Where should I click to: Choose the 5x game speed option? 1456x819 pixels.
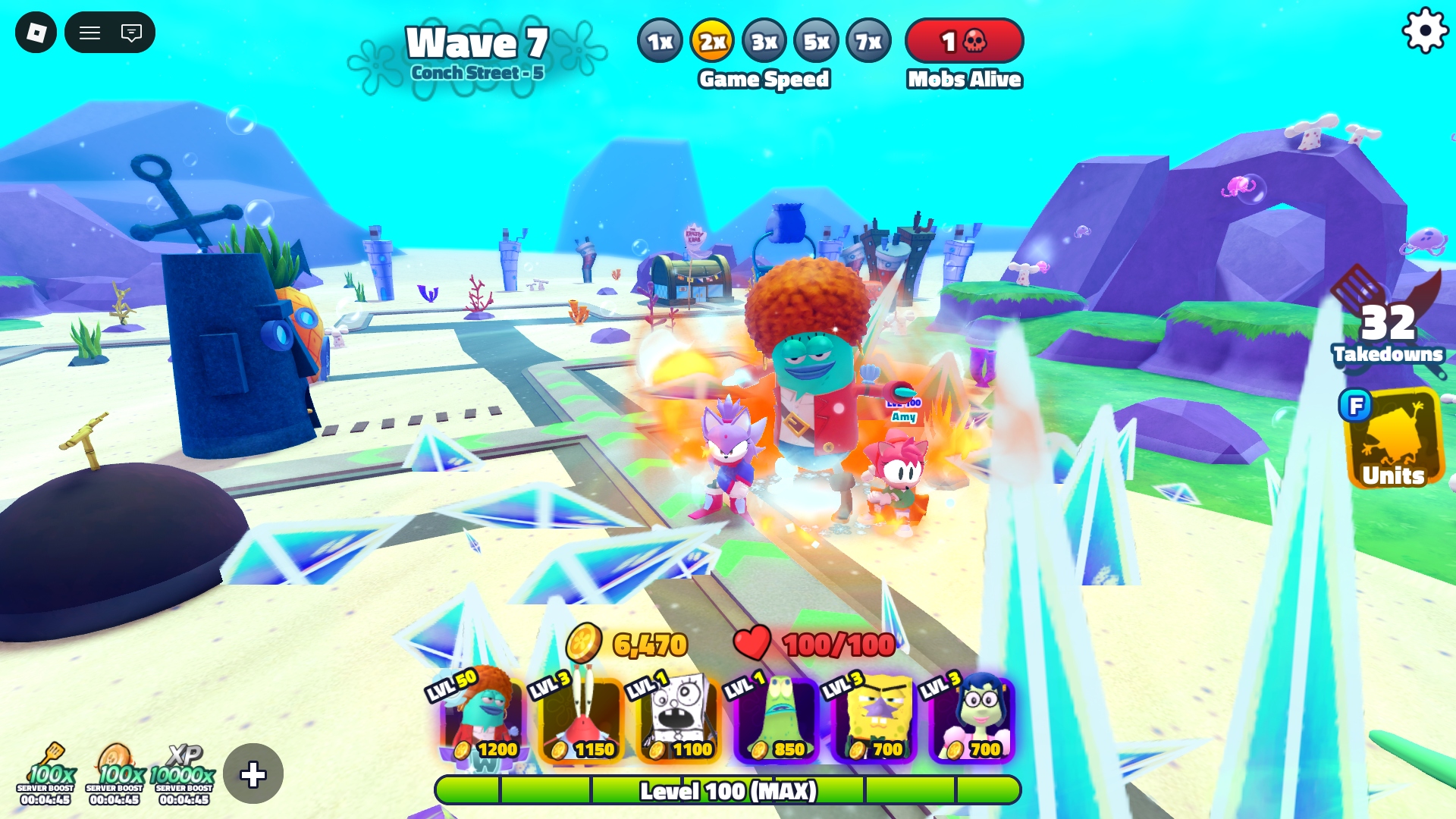816,42
